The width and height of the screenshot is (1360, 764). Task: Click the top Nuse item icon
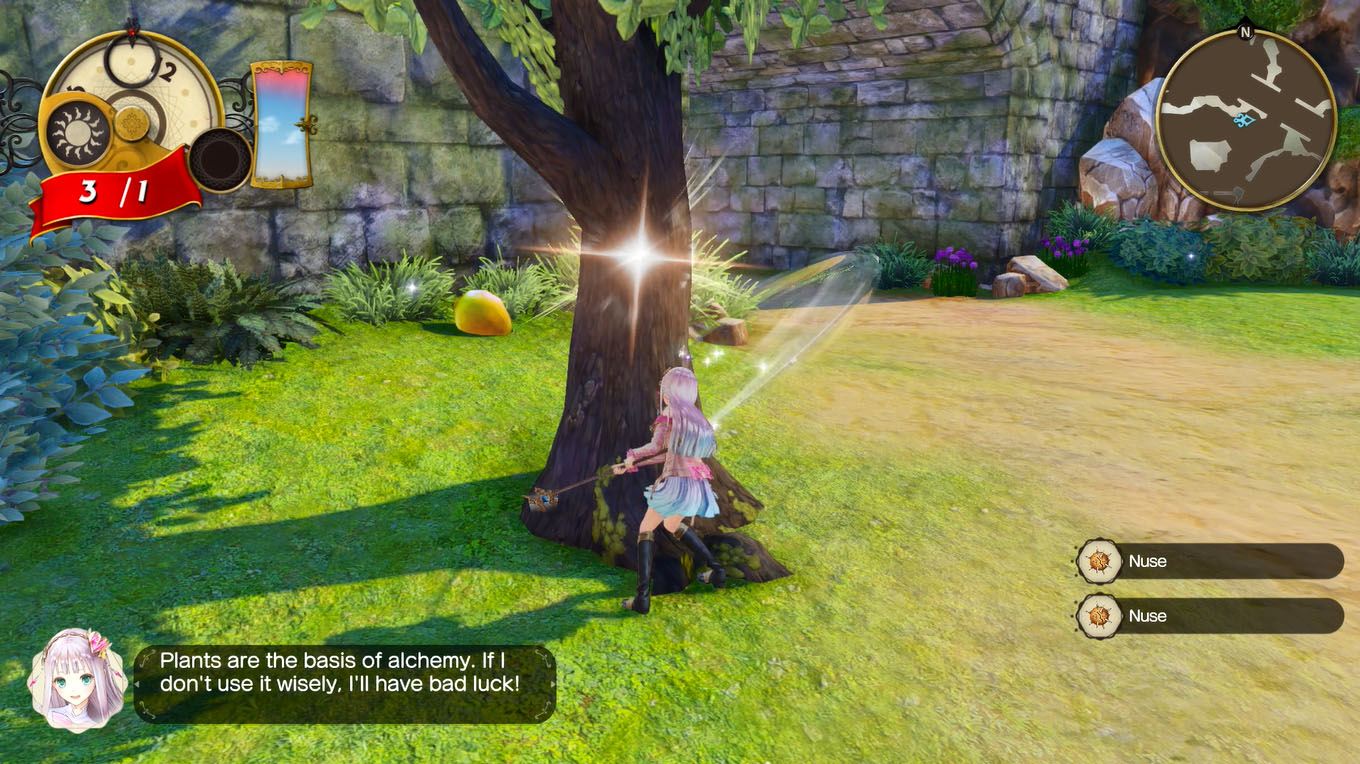point(1096,561)
